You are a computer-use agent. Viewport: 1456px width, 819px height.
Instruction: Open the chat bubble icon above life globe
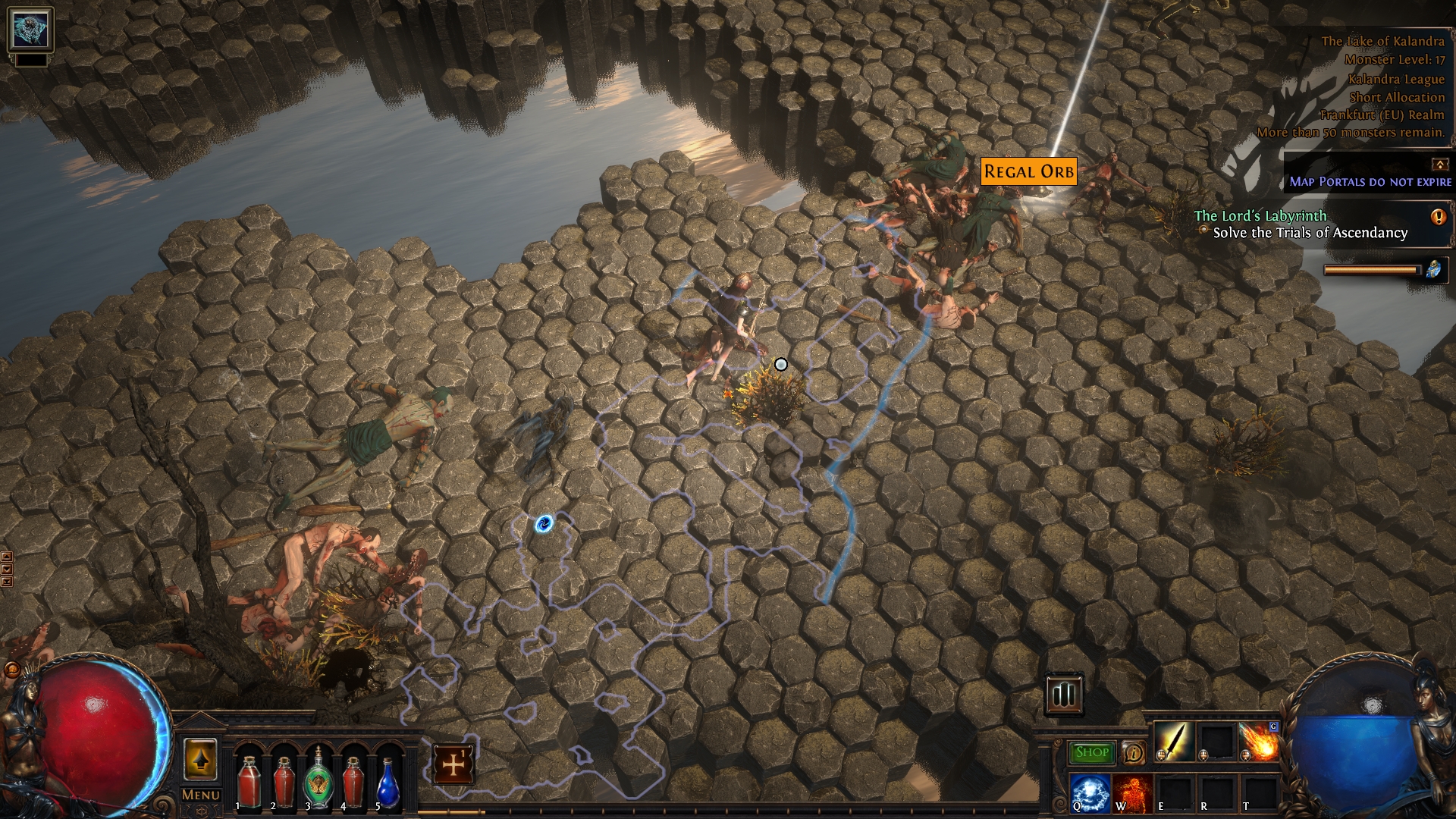click(12, 670)
